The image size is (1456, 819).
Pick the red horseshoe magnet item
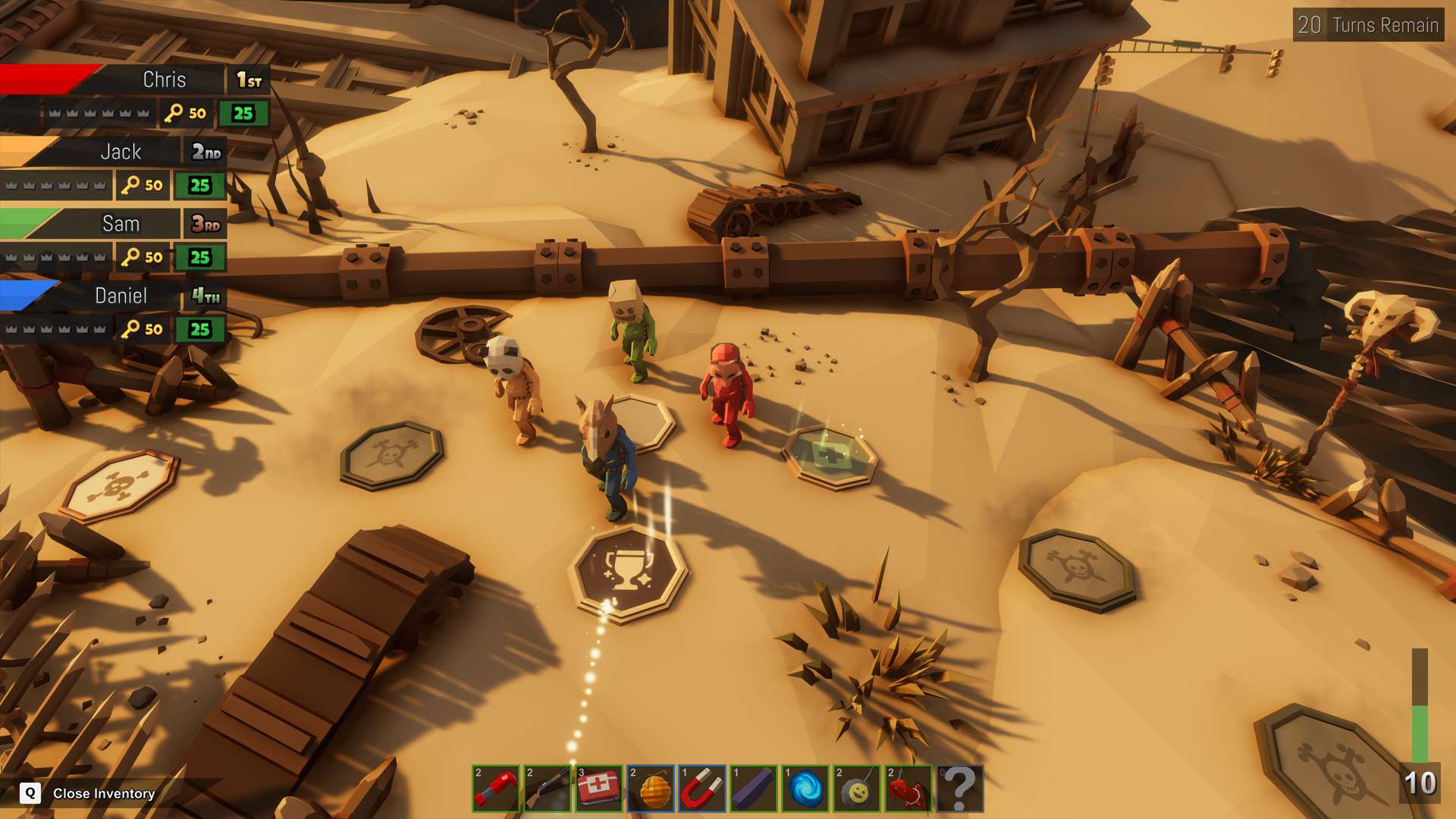pos(702,789)
